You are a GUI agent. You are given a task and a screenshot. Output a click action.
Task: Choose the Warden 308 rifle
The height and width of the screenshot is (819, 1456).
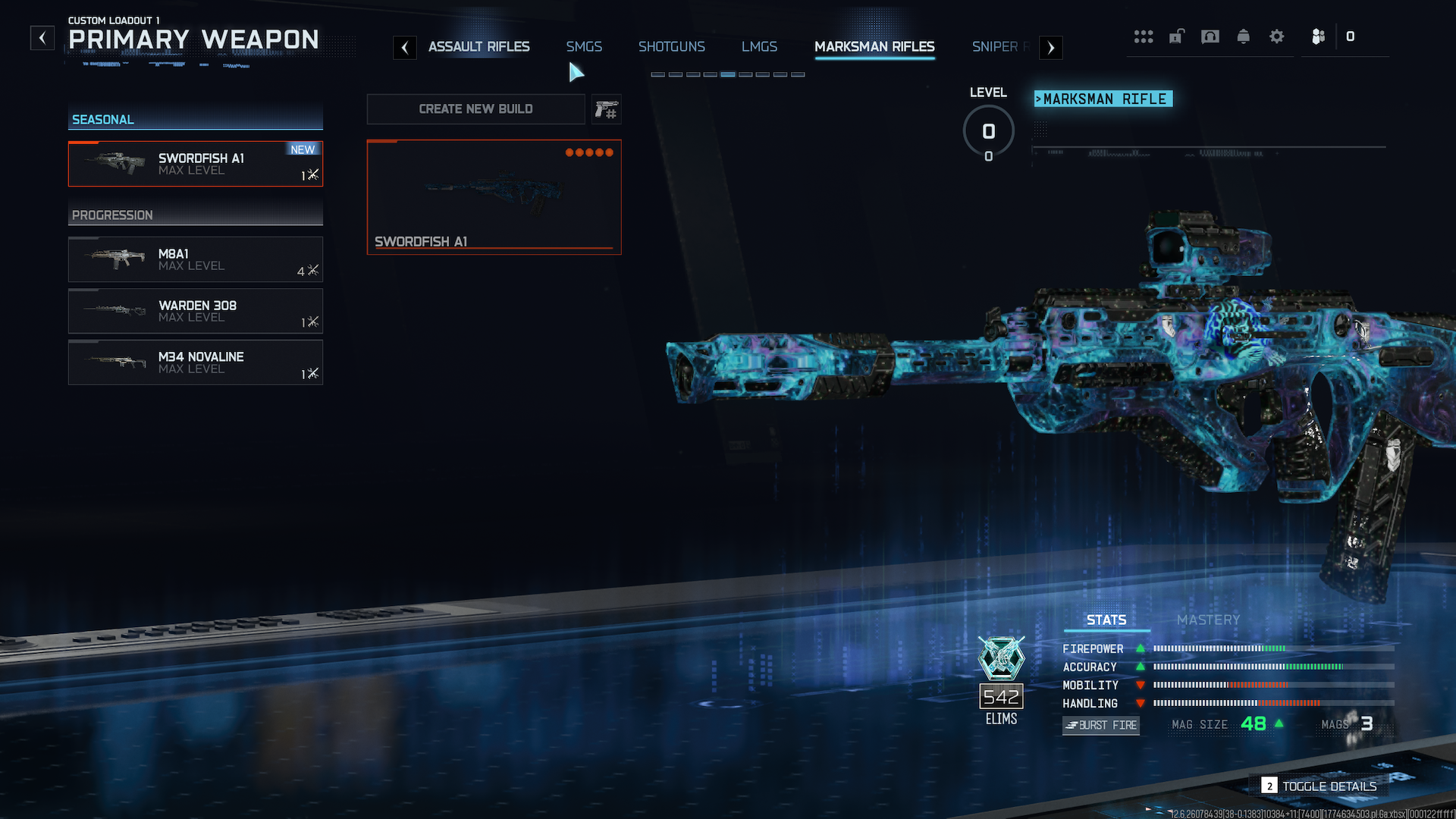pos(196,311)
